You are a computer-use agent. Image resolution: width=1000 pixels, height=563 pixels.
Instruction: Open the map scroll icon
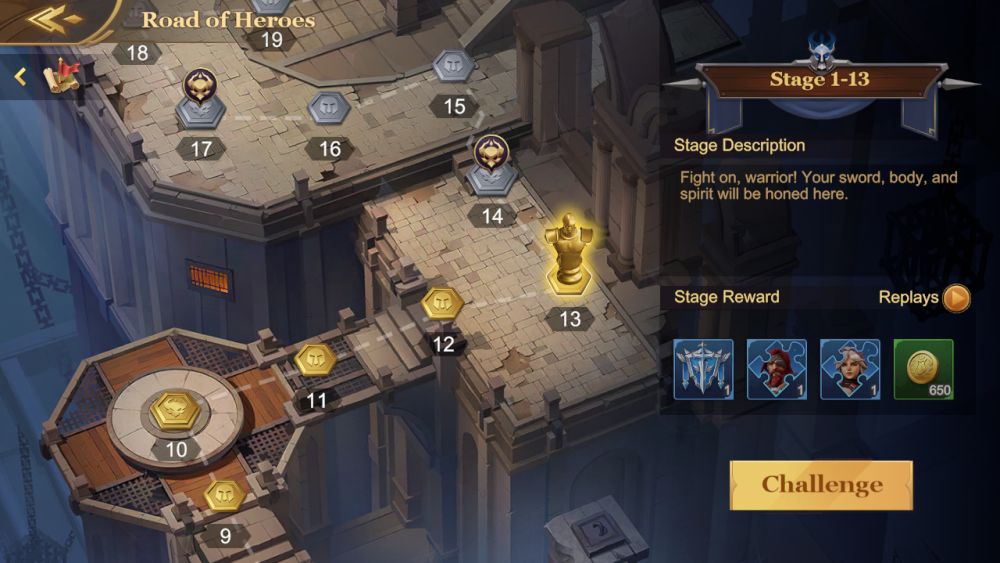tap(66, 75)
